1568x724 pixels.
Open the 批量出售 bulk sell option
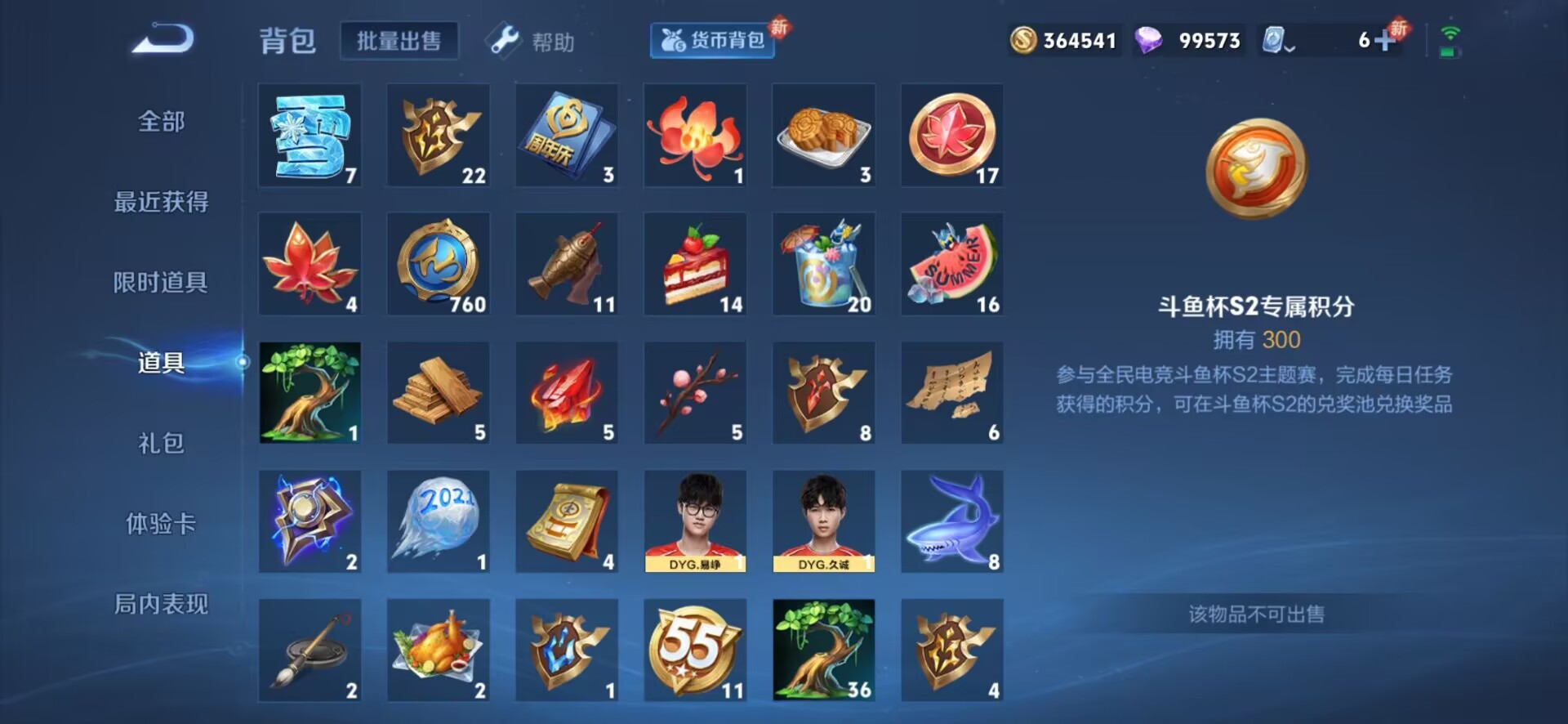(399, 41)
